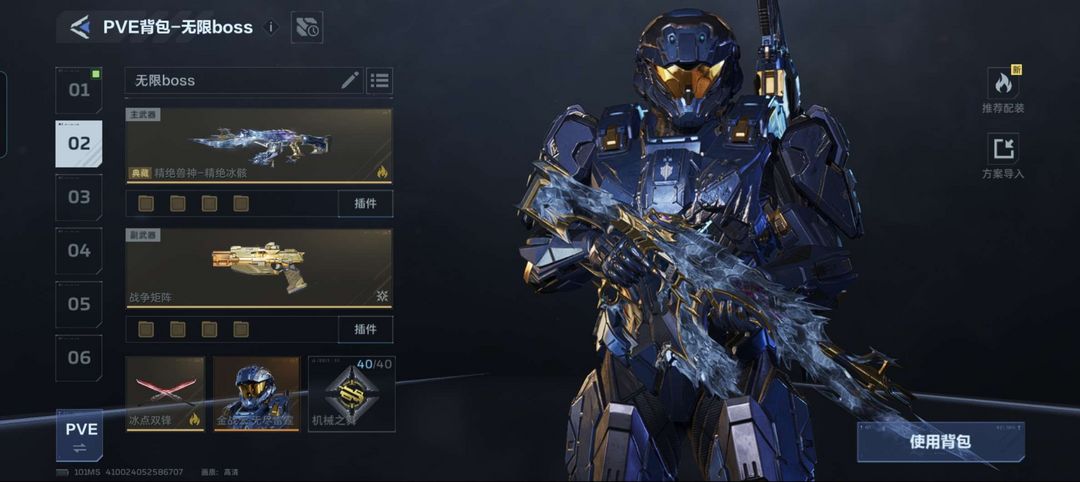The width and height of the screenshot is (1080, 482).
Task: Open 插件 for the primary weapon
Action: coord(365,203)
